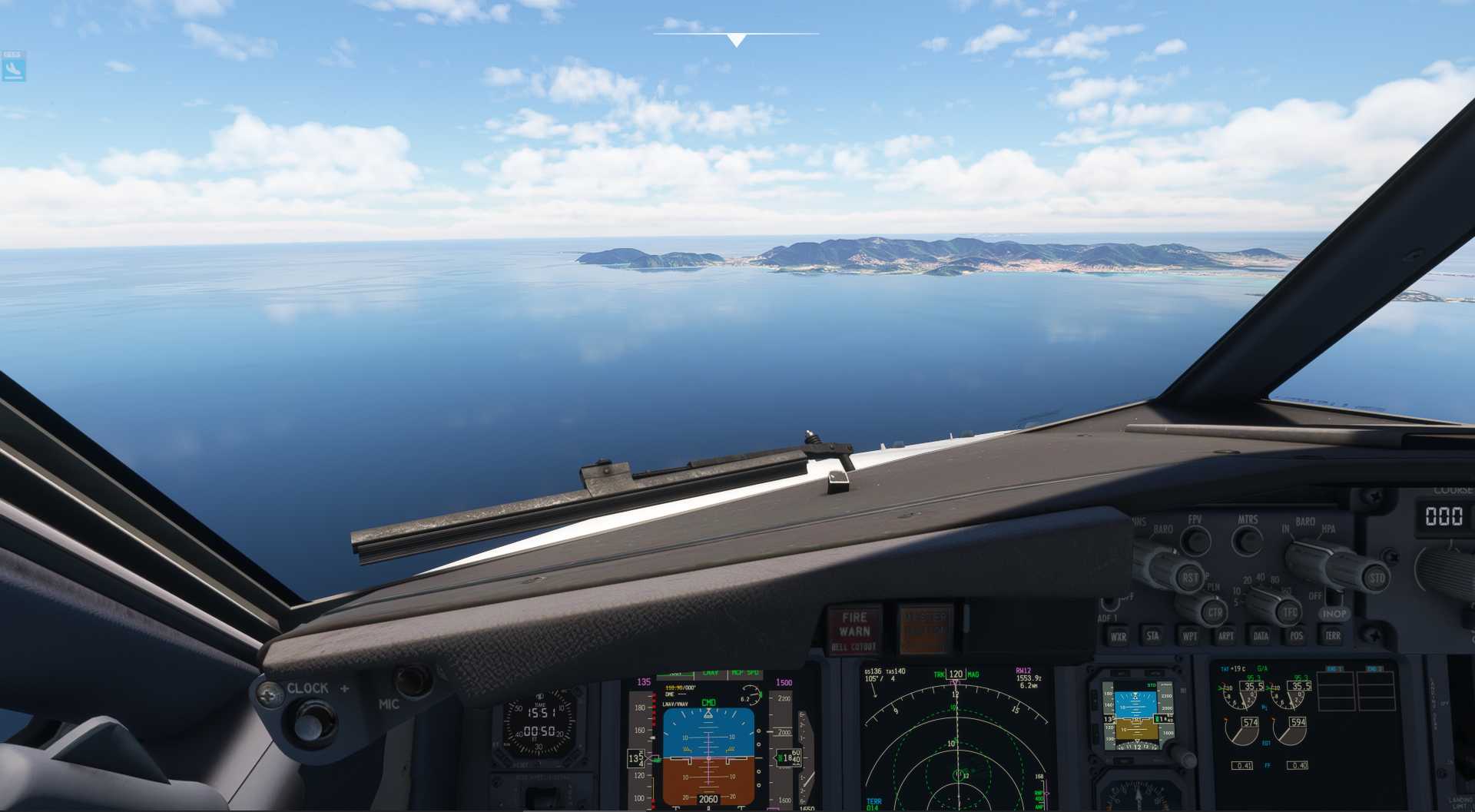Viewport: 1475px width, 812px height.
Task: Toggle TFC traffic display on navigation map
Action: [1290, 611]
